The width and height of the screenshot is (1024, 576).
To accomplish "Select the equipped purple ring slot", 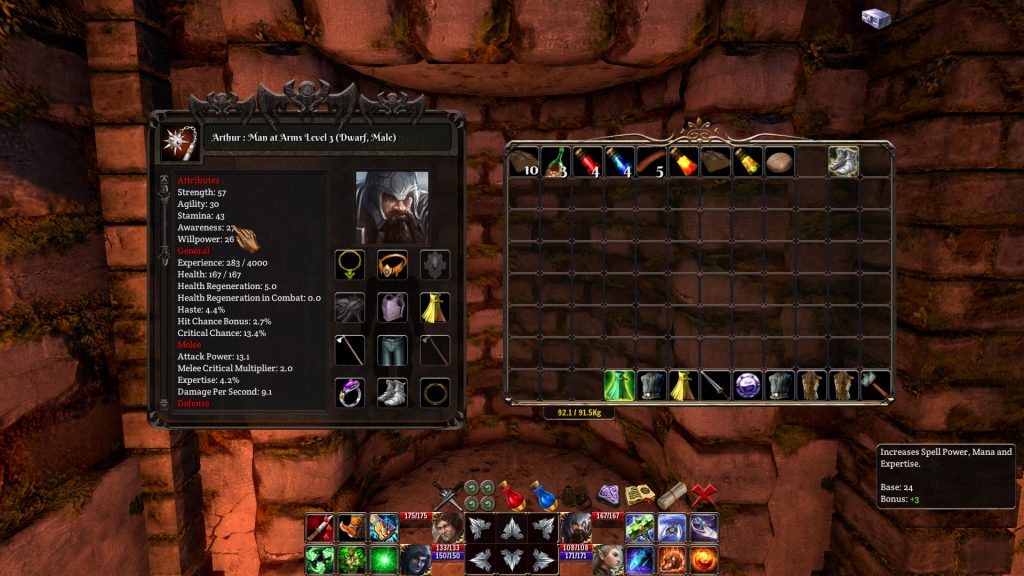I will (x=349, y=391).
